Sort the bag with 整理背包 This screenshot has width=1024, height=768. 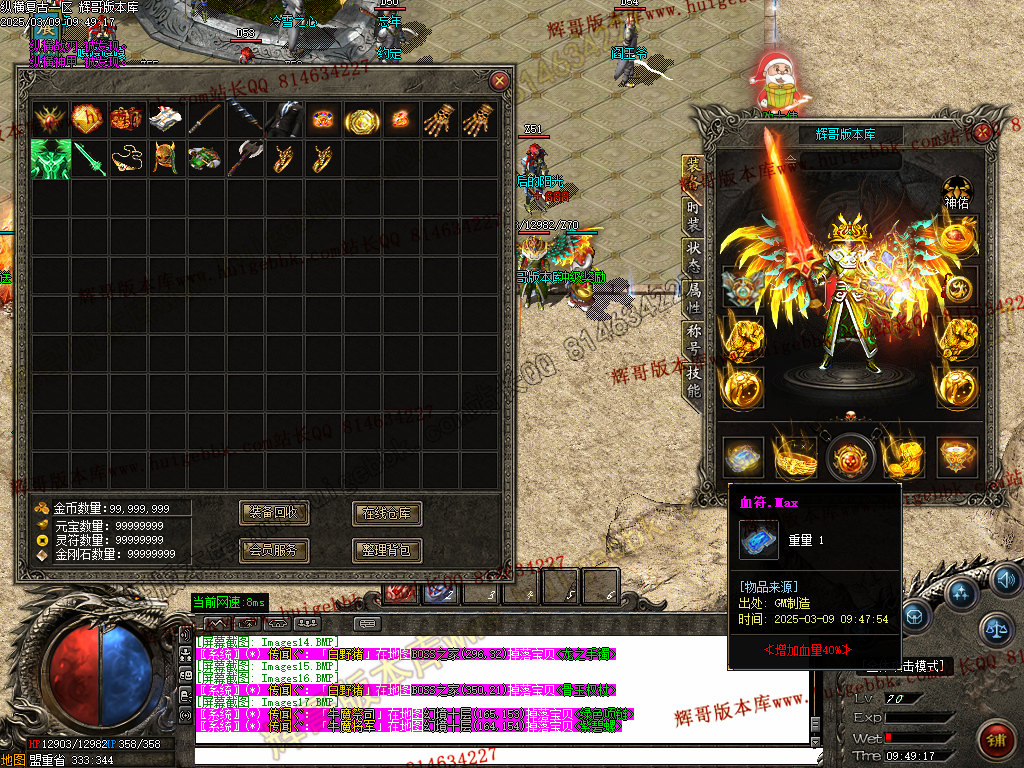pyautogui.click(x=387, y=550)
